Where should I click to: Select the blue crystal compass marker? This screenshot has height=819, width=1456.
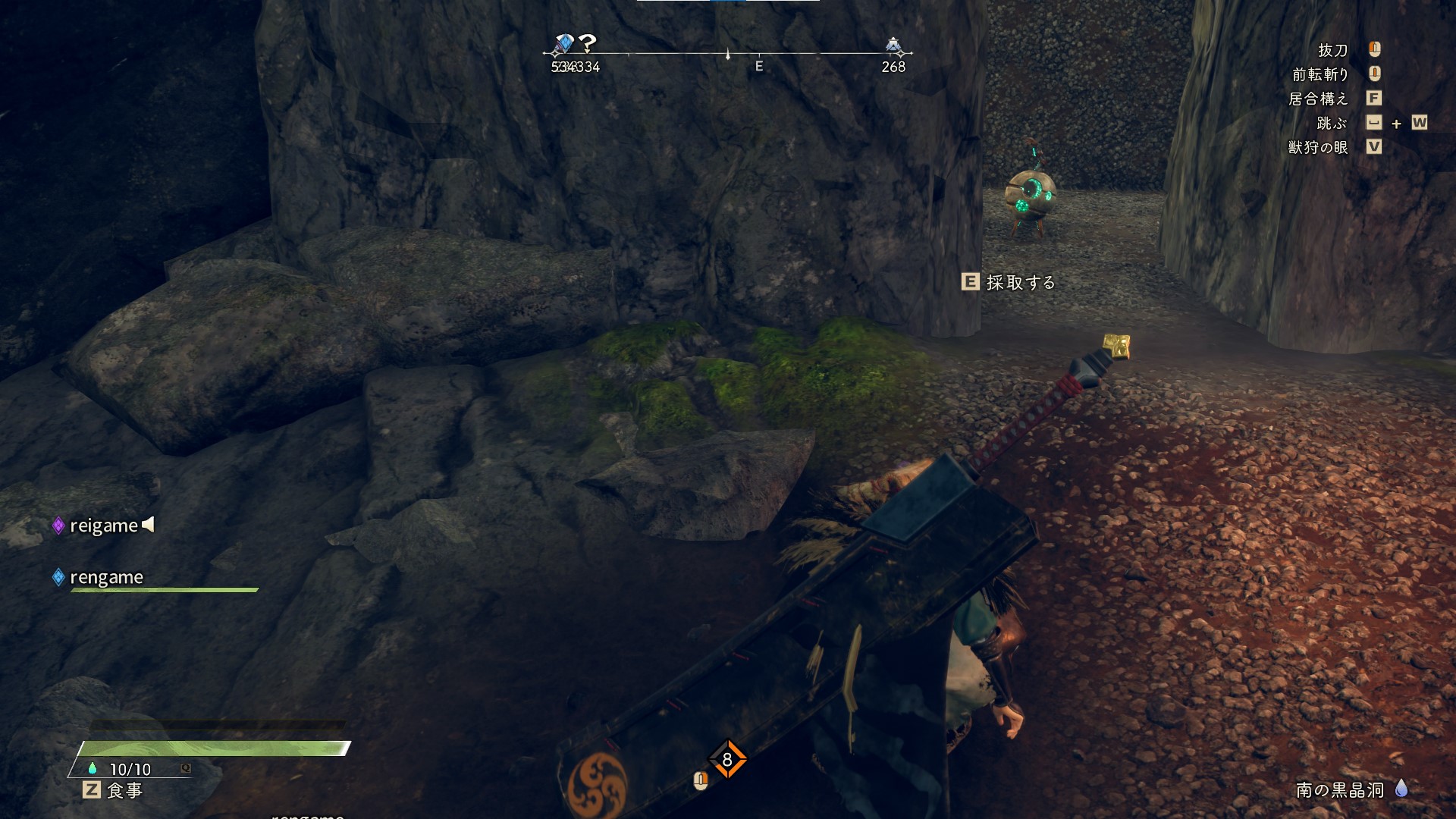click(x=563, y=44)
